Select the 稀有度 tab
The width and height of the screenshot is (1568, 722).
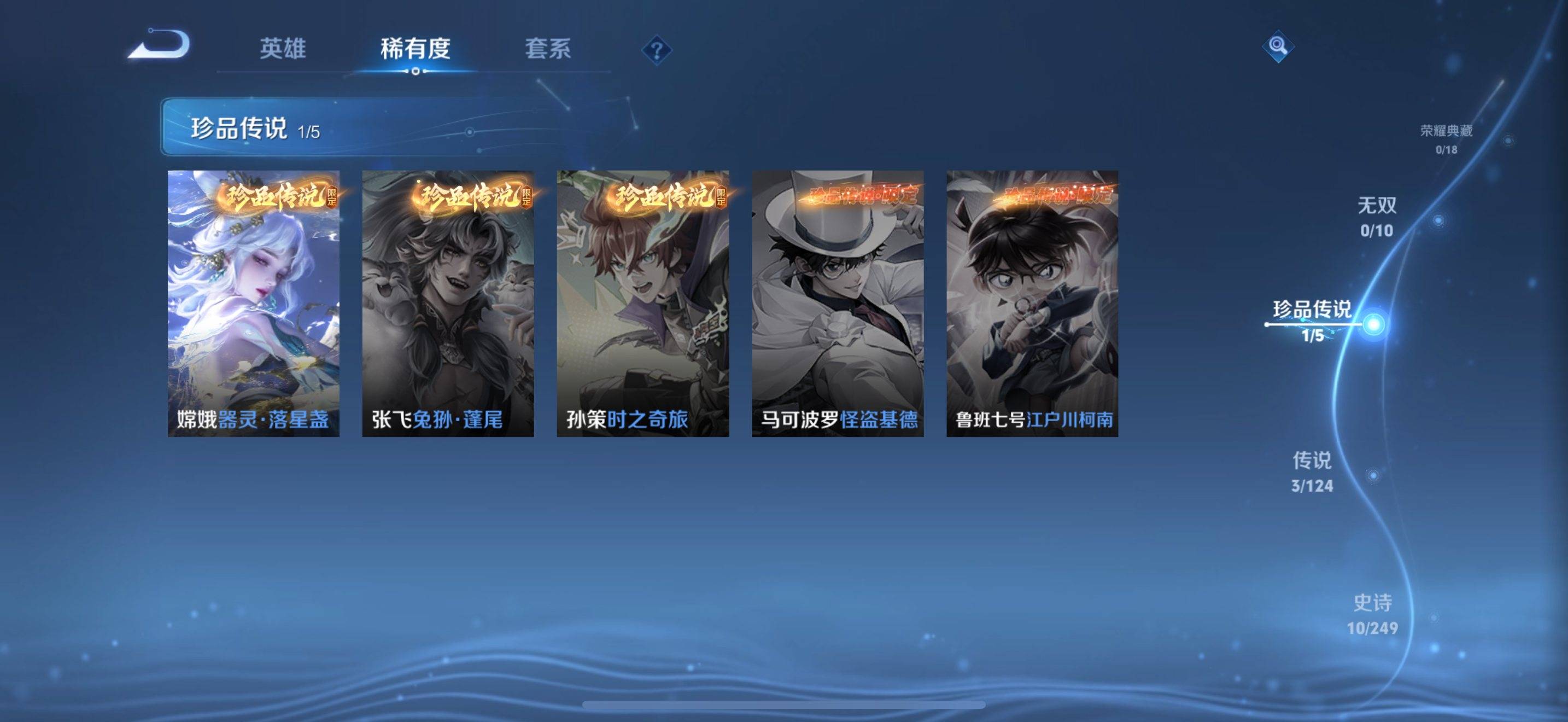[415, 49]
